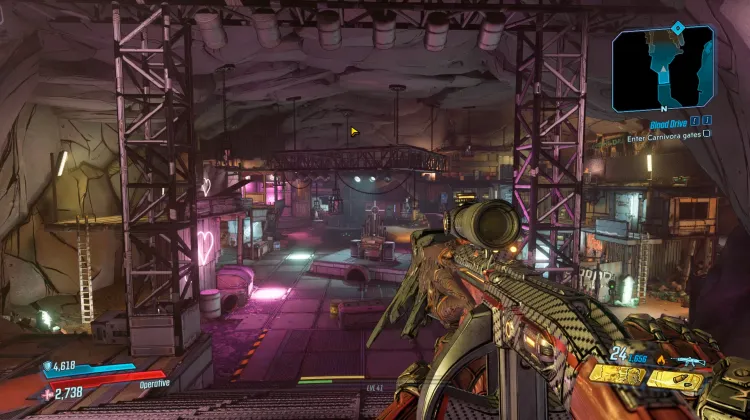Open the minimap in the corner
Image resolution: width=750 pixels, height=420 pixels.
663,67
